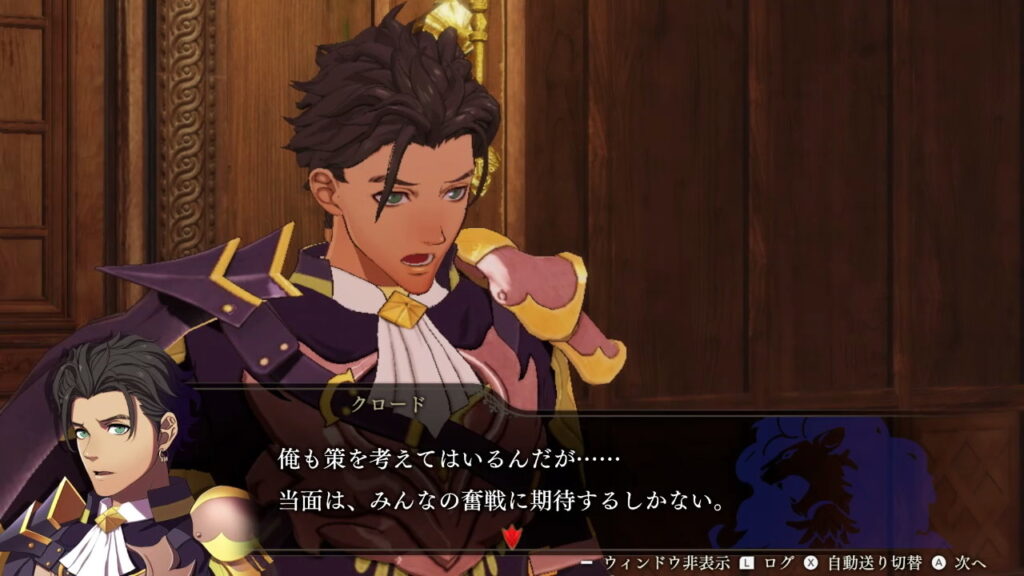Viewport: 1024px width, 576px height.
Task: Advance dialogue with the red arrow indicator
Action: tap(513, 538)
